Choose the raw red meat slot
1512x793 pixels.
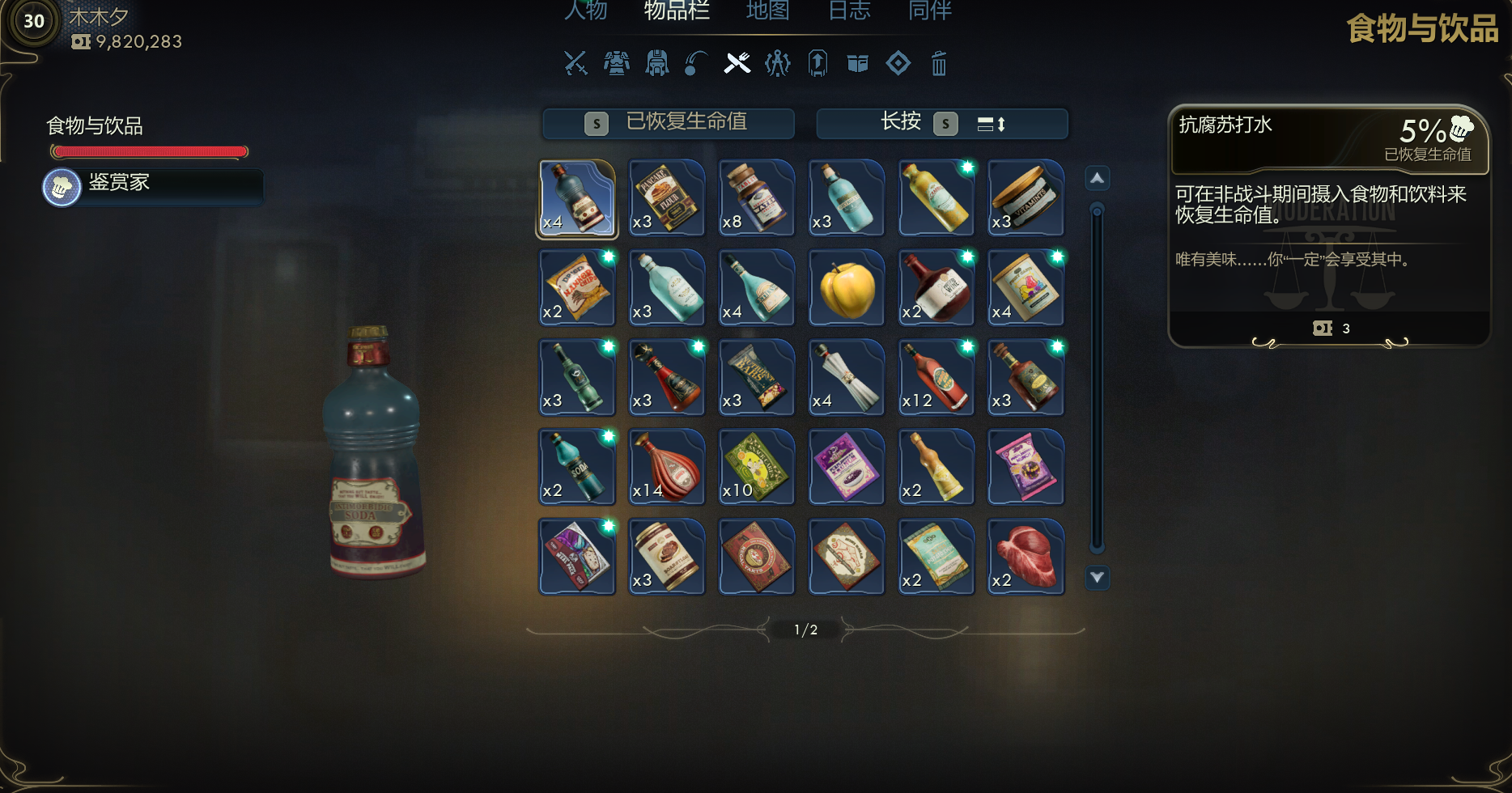click(x=1026, y=558)
